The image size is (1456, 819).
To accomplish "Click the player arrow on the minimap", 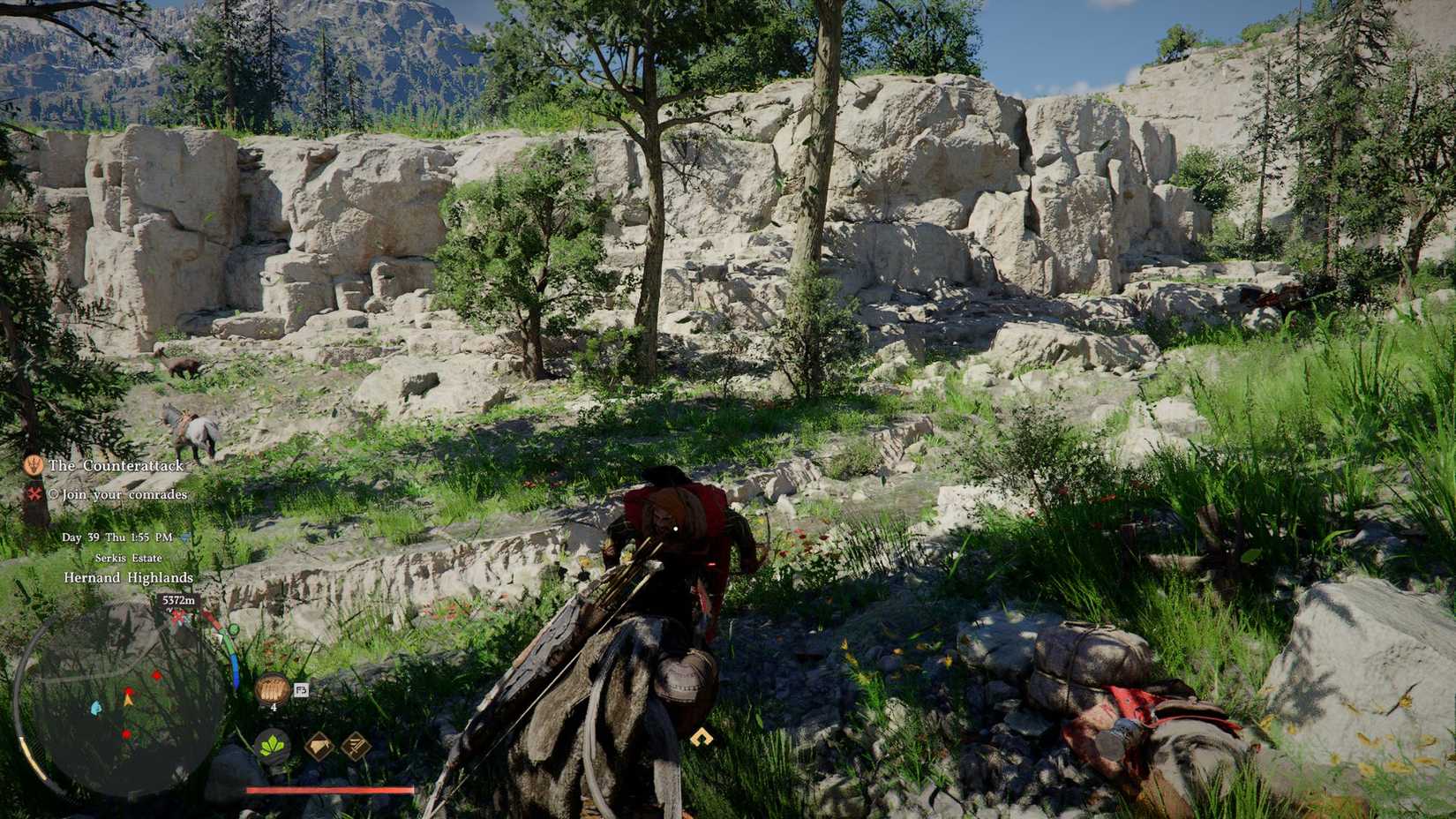I will click(x=127, y=700).
